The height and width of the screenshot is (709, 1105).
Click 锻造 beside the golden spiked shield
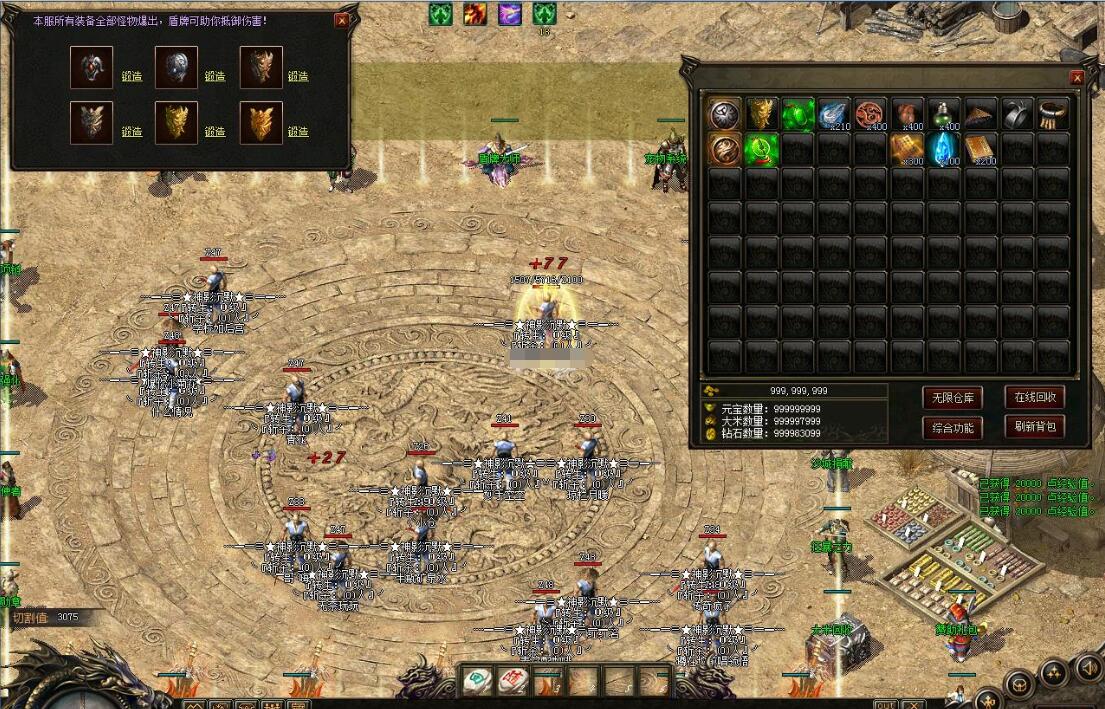215,131
